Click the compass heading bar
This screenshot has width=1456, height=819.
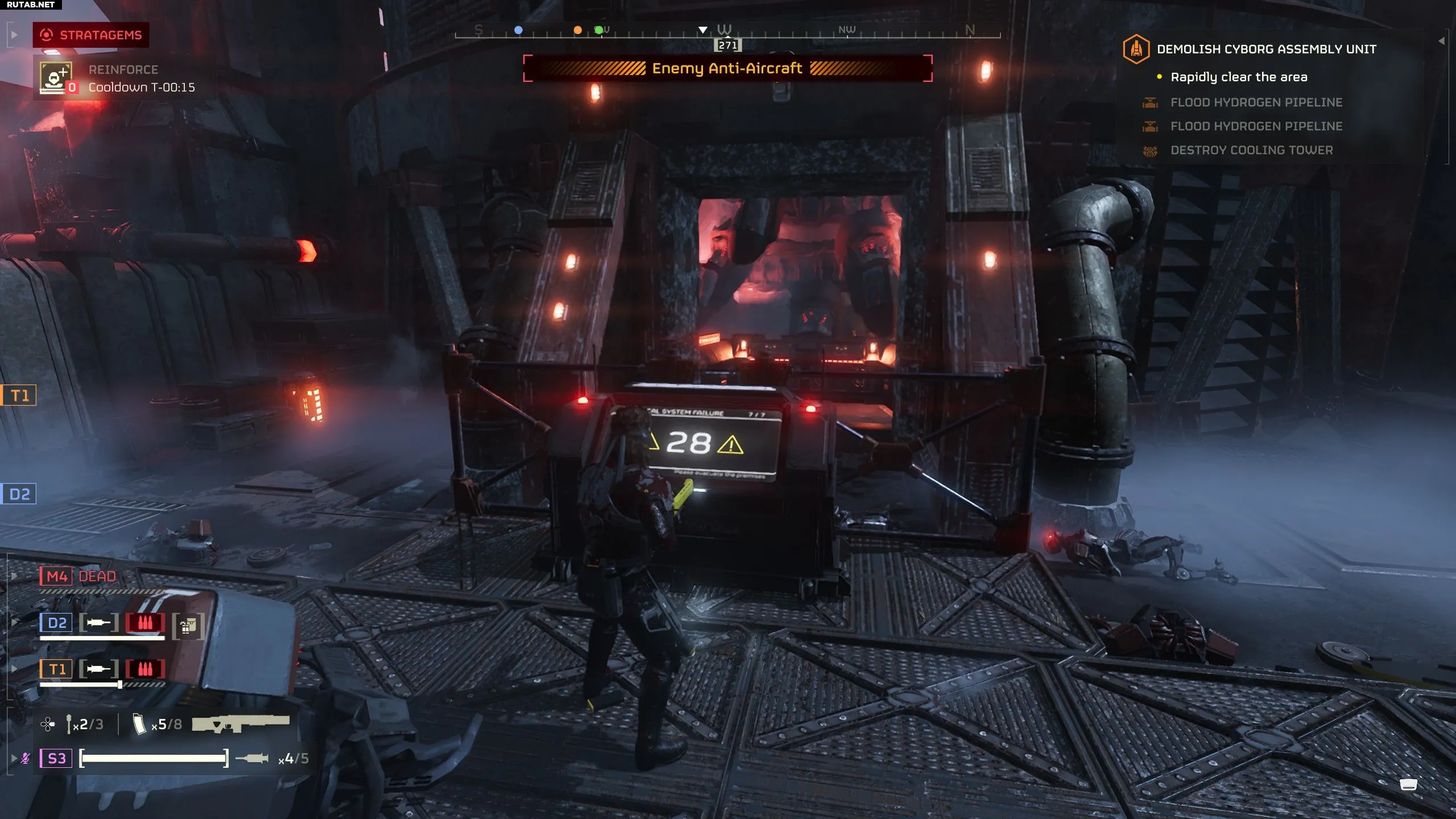[x=727, y=31]
